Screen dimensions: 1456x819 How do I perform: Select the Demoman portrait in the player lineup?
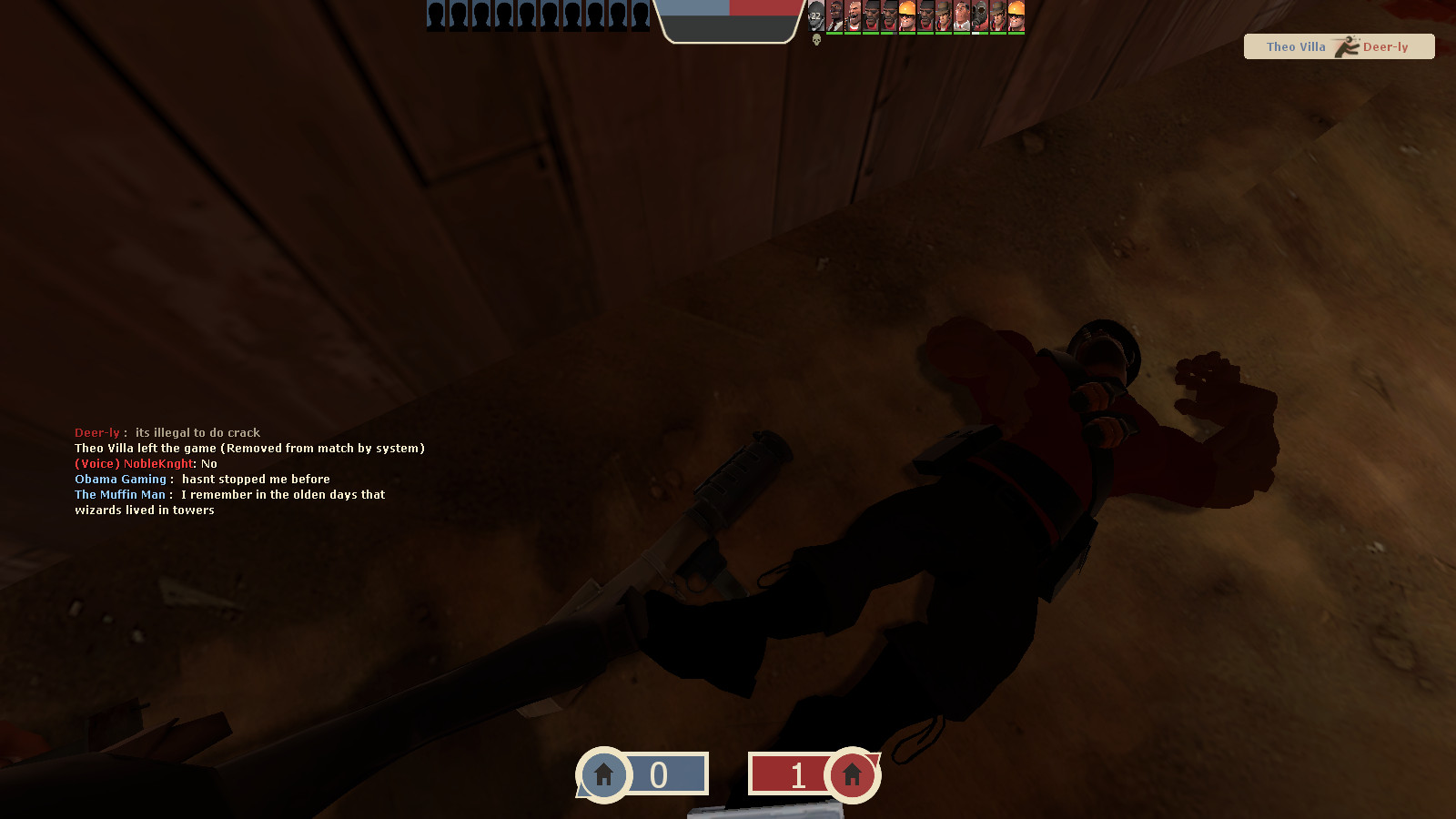click(x=871, y=15)
